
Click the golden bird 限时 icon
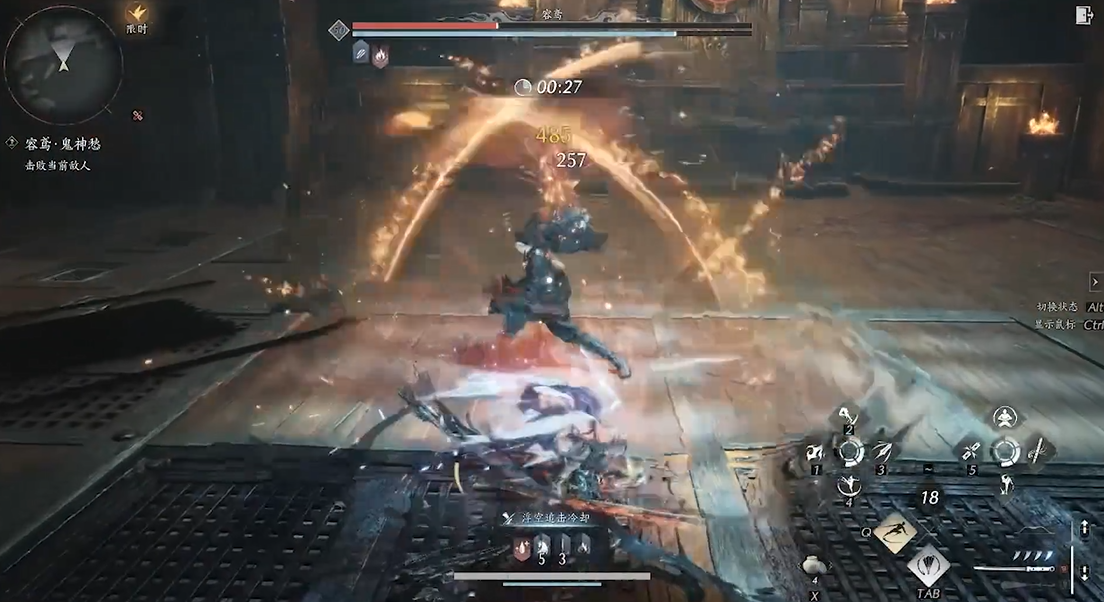click(138, 12)
